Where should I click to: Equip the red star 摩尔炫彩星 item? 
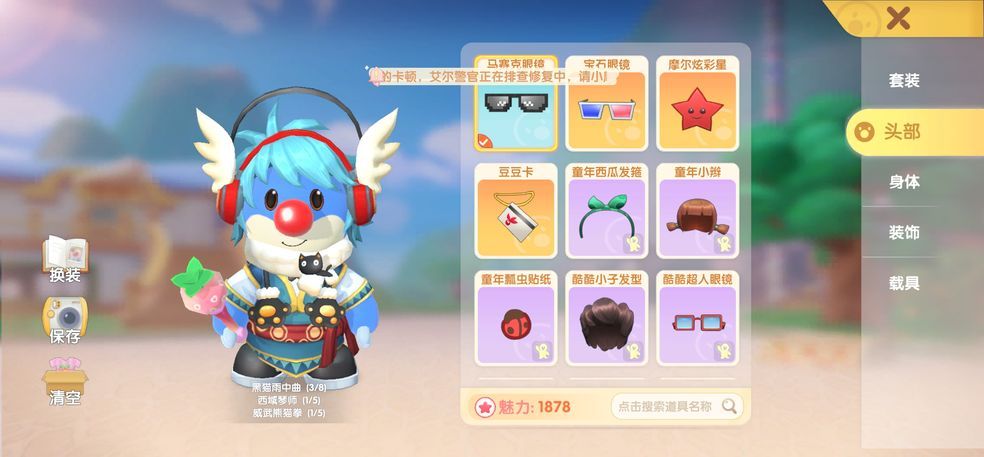[x=697, y=105]
